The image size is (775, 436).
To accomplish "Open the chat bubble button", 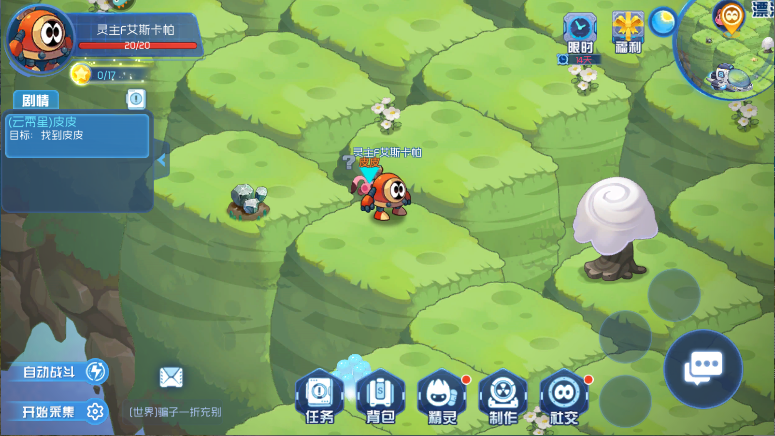I will 702,369.
